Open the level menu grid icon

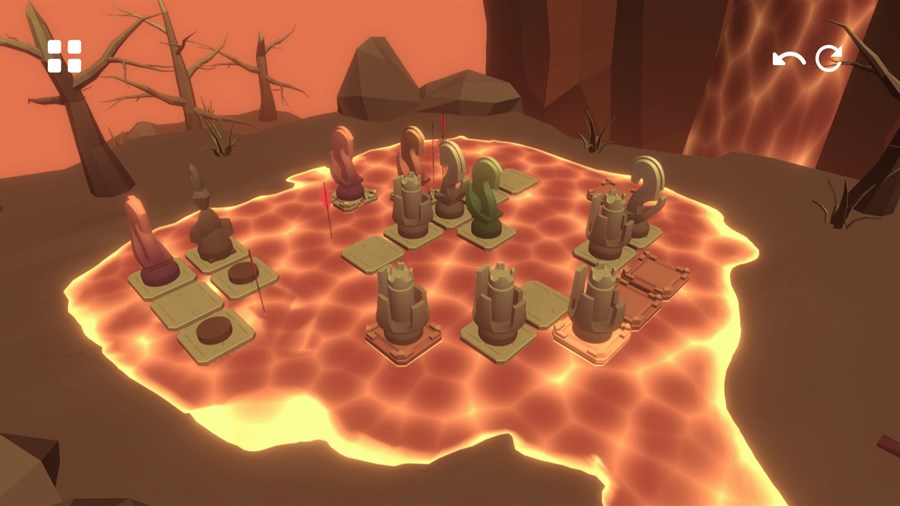(64, 57)
